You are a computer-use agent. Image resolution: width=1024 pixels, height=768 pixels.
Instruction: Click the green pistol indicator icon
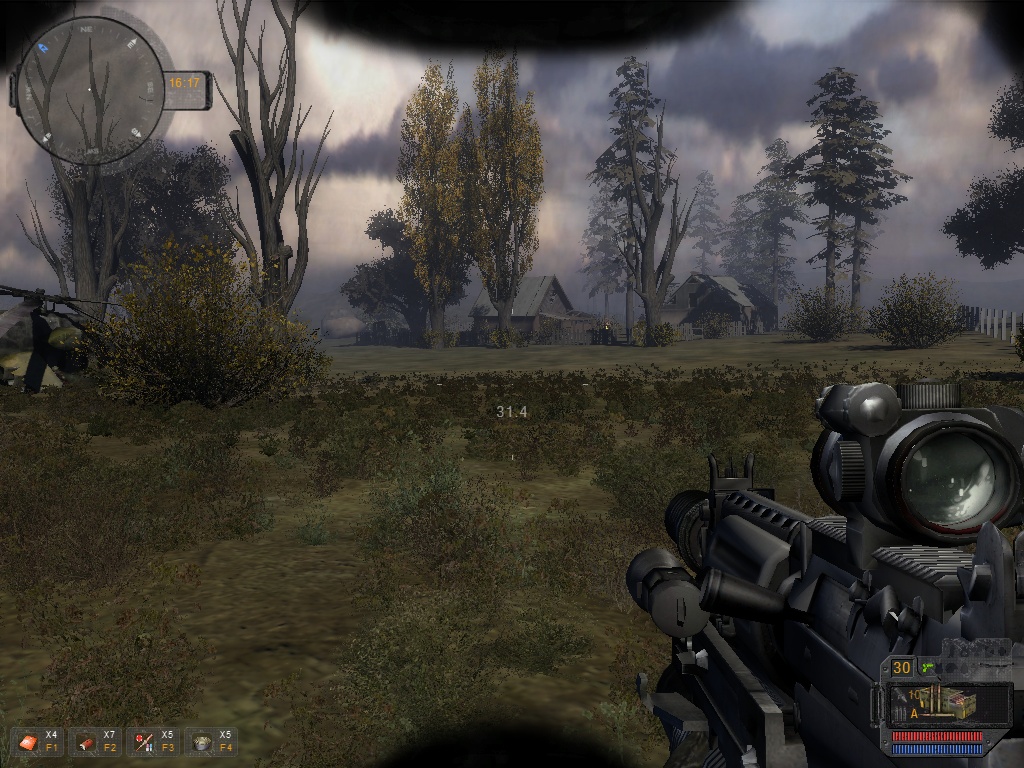click(x=928, y=667)
